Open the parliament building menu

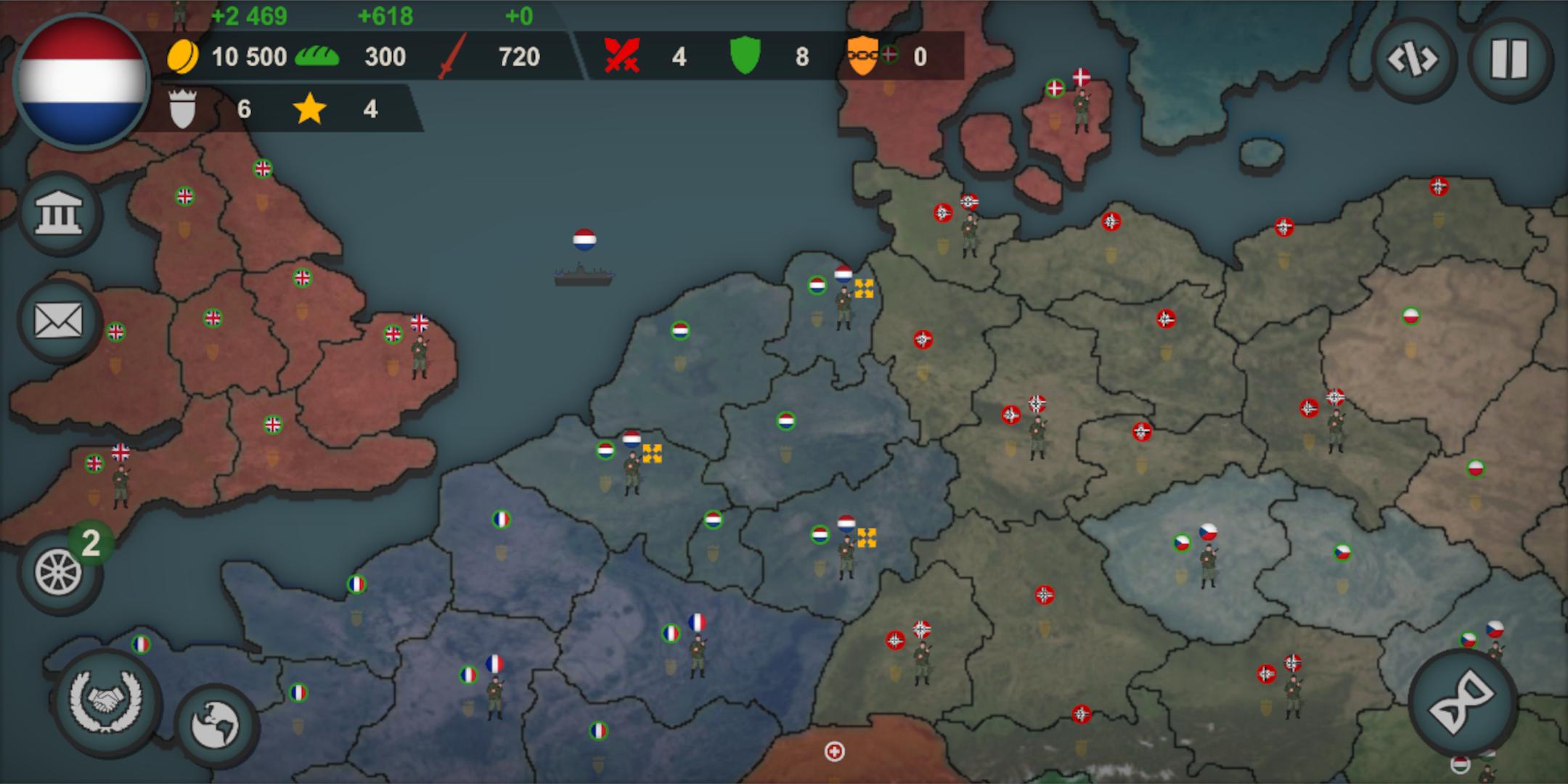[61, 214]
